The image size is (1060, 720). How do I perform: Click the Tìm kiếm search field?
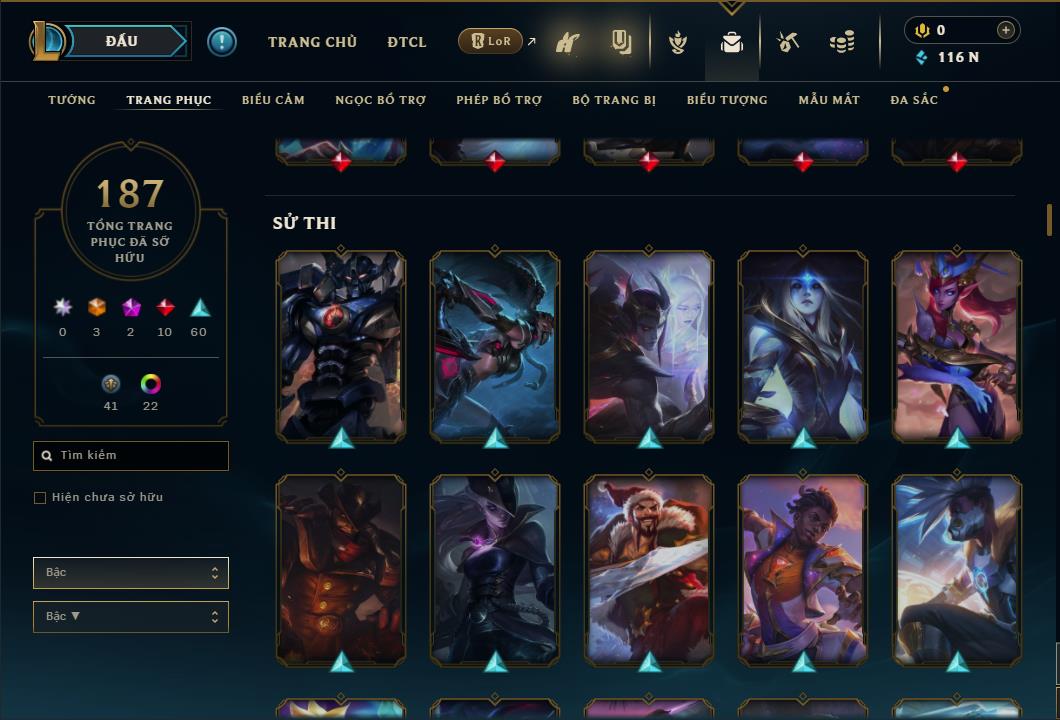click(x=131, y=456)
